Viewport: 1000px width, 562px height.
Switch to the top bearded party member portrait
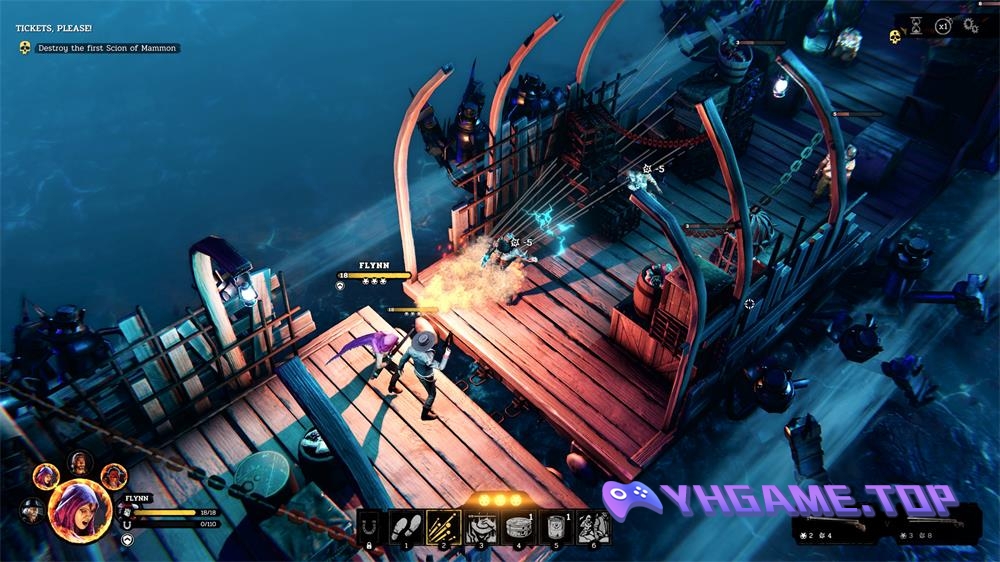(x=81, y=463)
